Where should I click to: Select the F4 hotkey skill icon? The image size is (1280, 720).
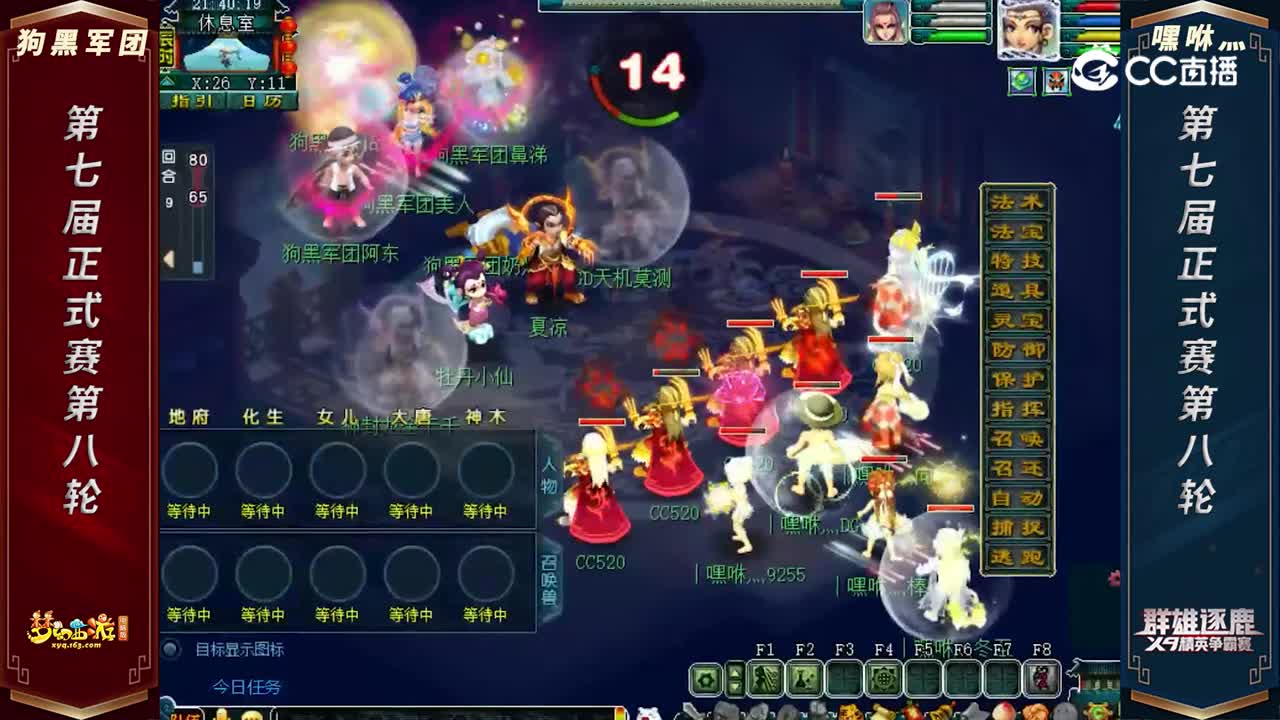click(883, 677)
